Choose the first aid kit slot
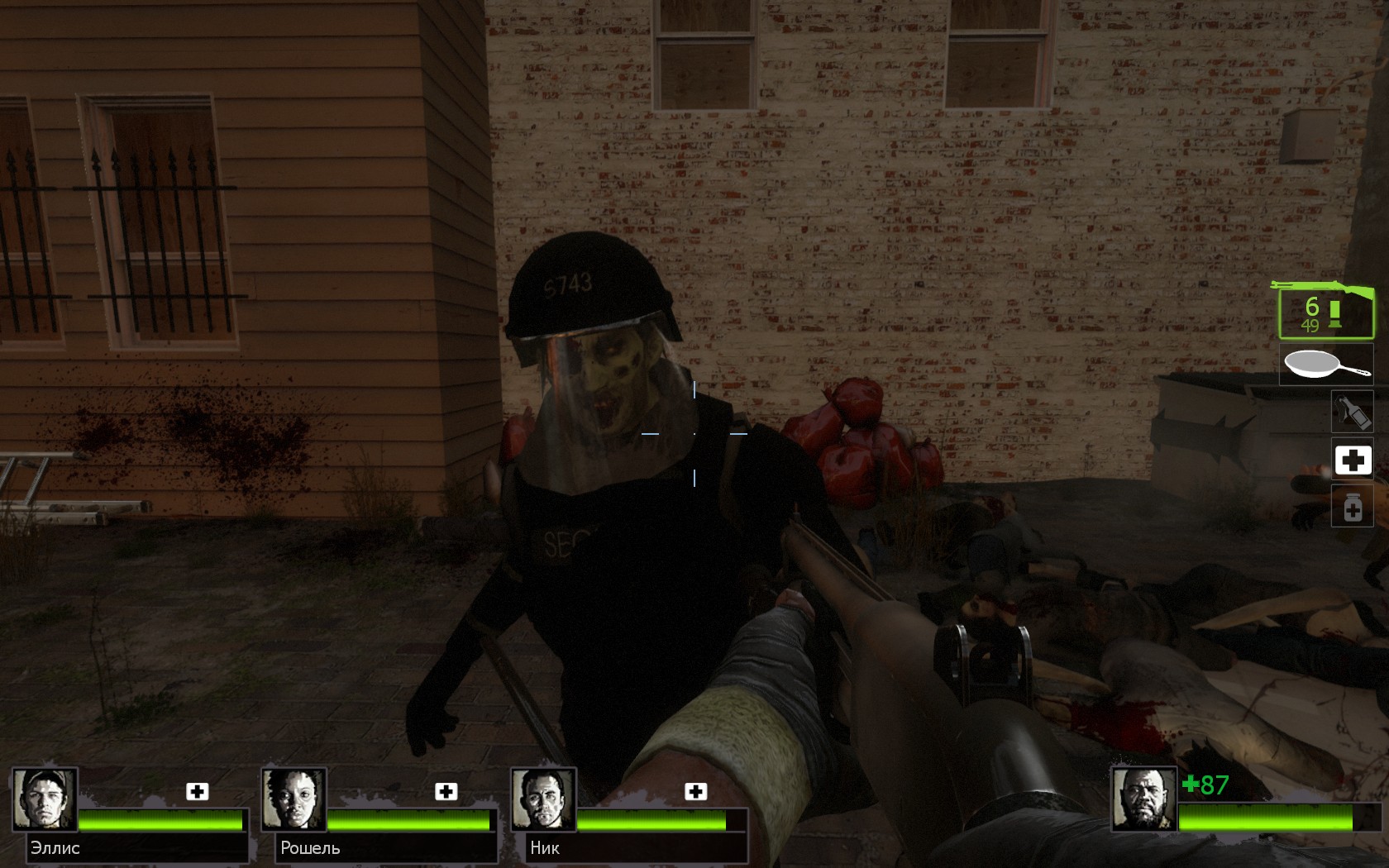This screenshot has width=1389, height=868. coord(1353,460)
